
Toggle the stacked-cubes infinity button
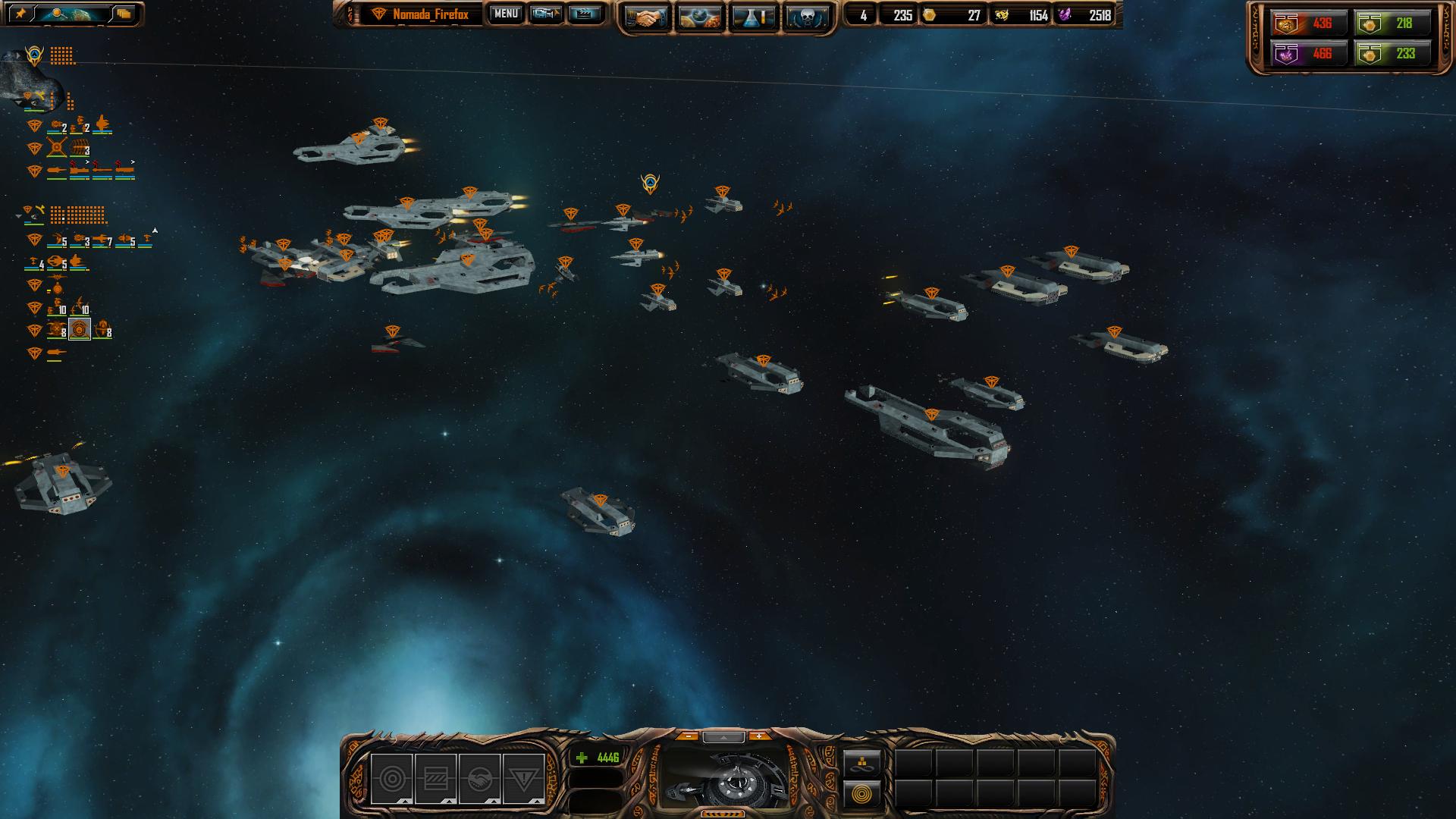tap(862, 762)
